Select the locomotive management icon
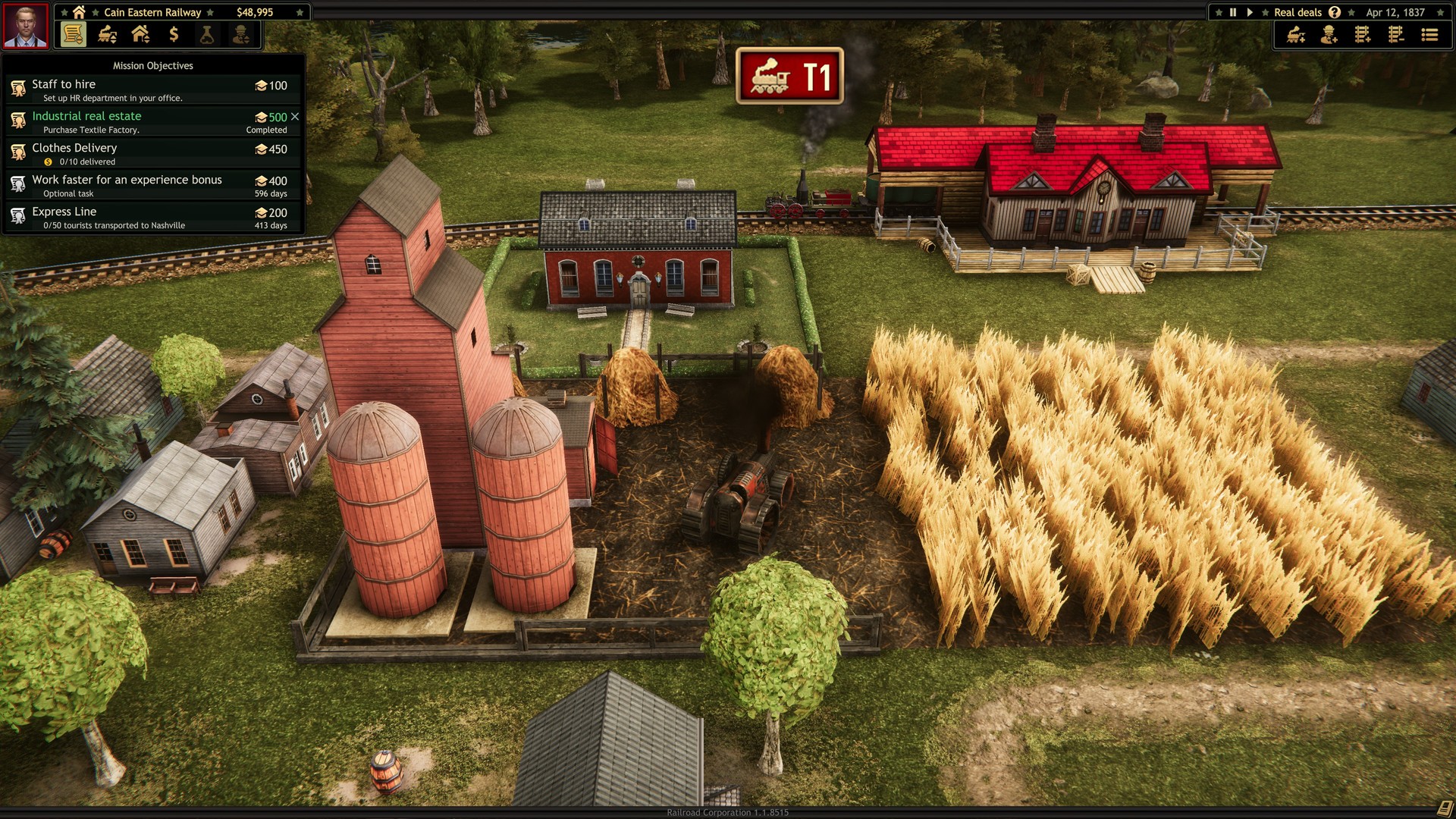Viewport: 1456px width, 819px height. point(106,34)
